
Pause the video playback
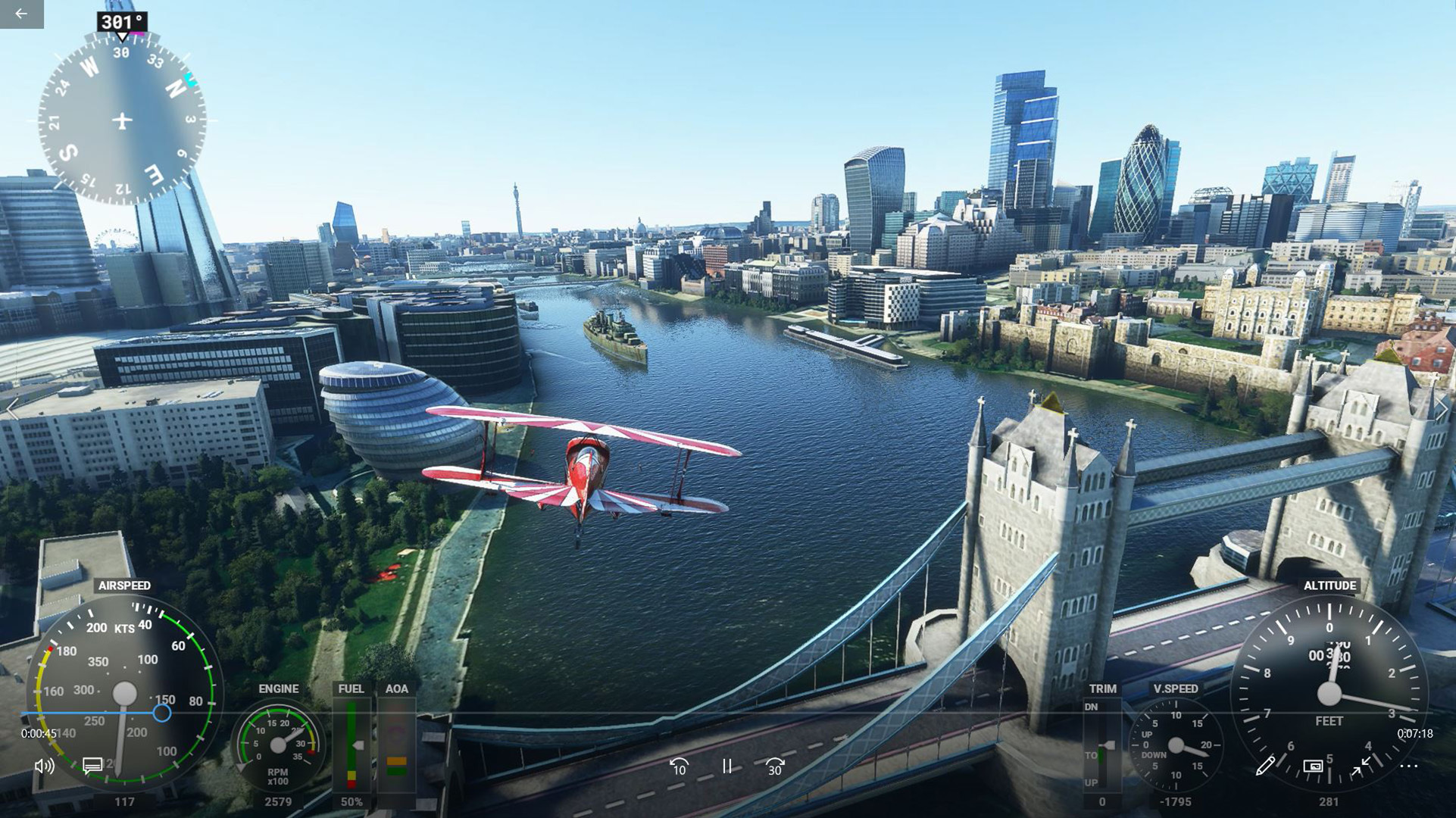click(x=727, y=766)
